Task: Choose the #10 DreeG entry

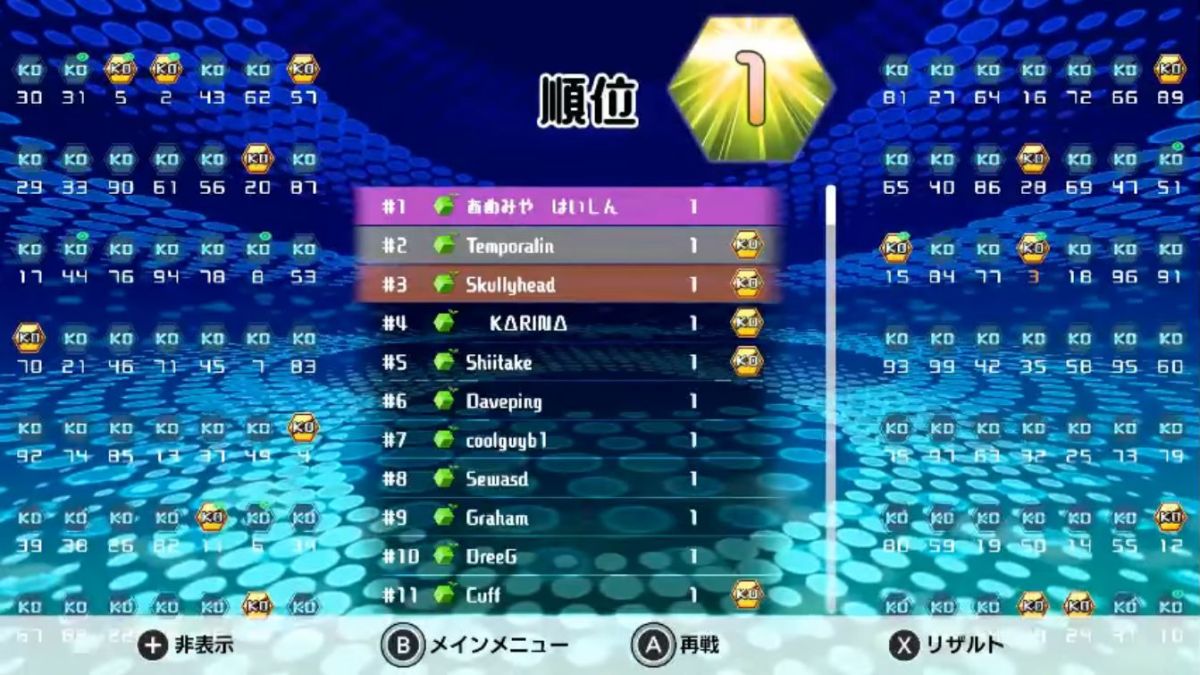Action: [x=570, y=557]
